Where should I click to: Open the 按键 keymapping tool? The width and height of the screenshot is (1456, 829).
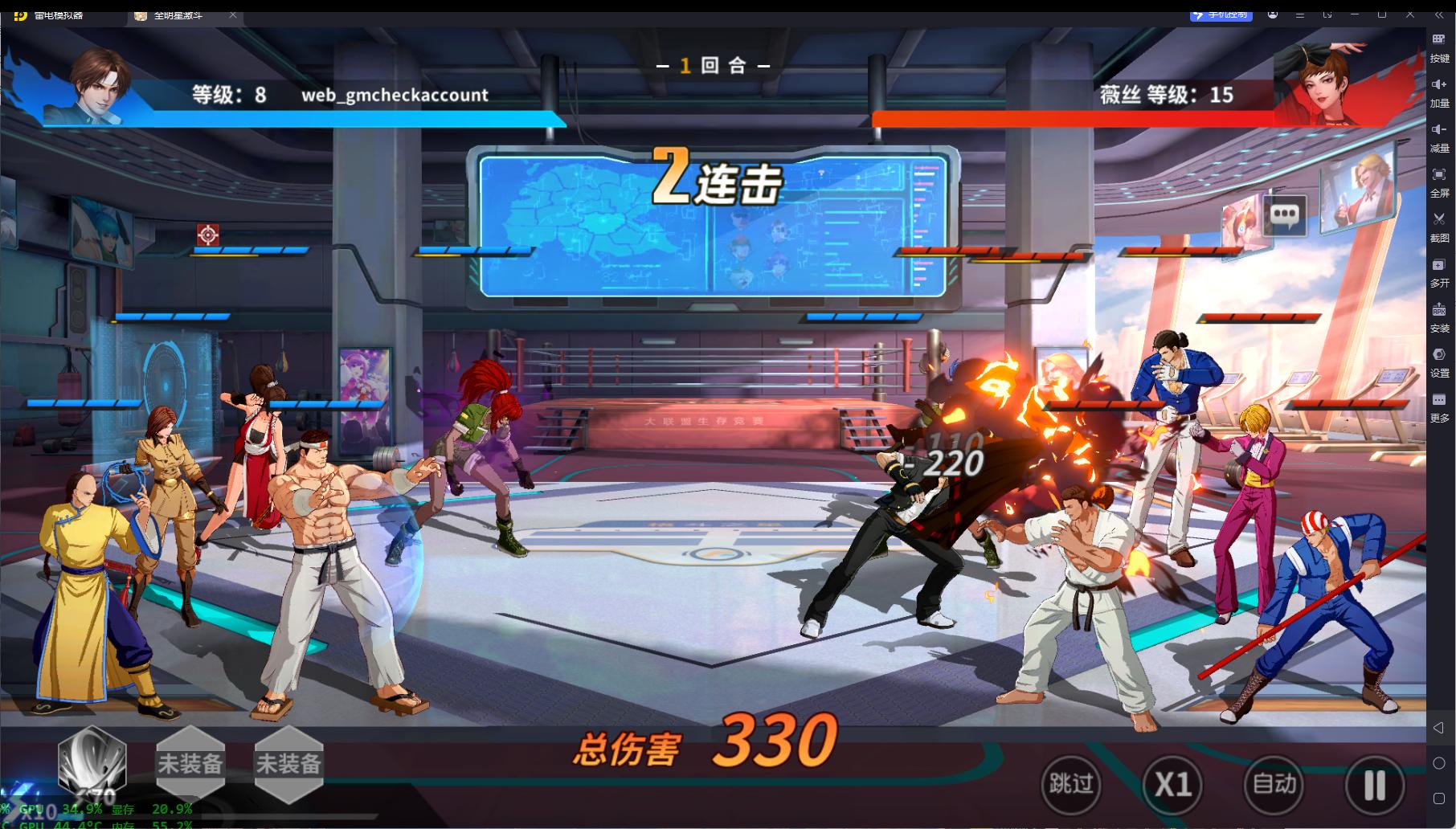click(x=1439, y=45)
